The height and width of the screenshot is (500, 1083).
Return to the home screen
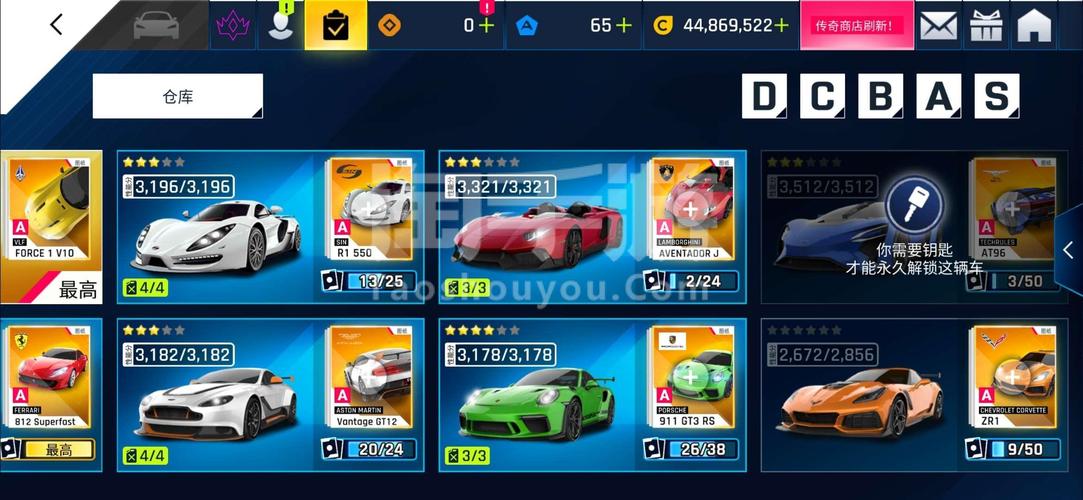[1034, 26]
